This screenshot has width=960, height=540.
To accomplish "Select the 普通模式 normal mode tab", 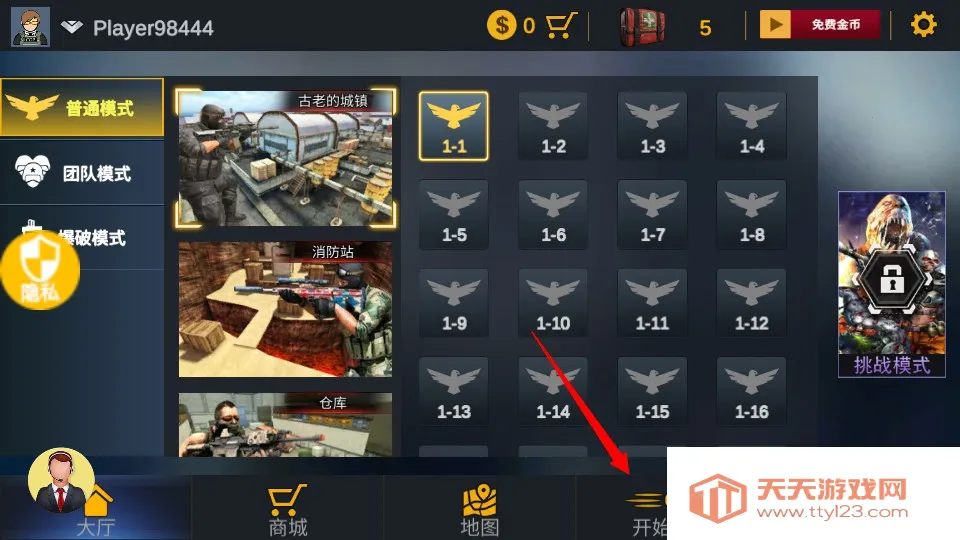I will tap(82, 108).
